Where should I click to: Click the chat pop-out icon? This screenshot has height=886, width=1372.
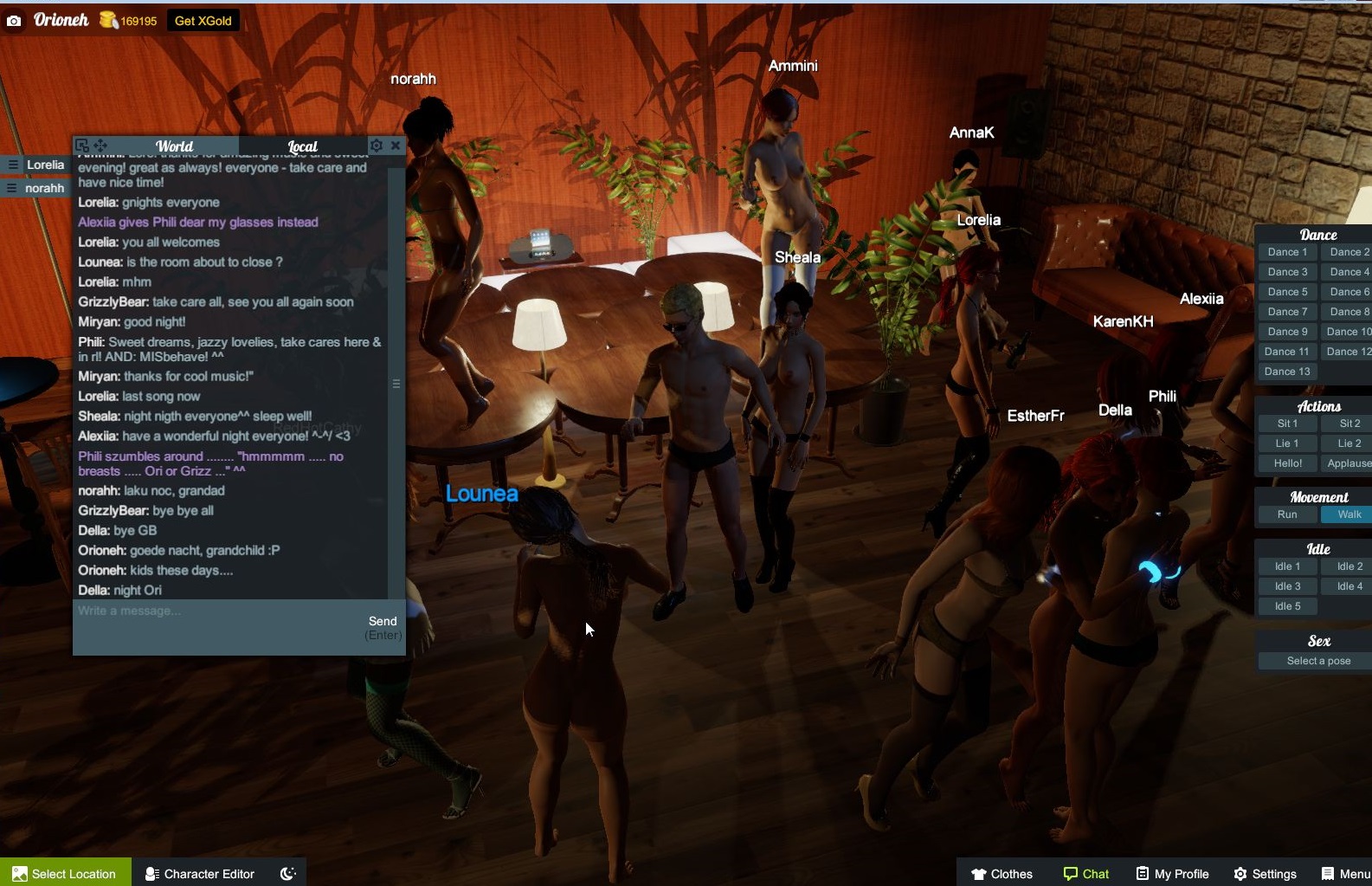(x=82, y=145)
